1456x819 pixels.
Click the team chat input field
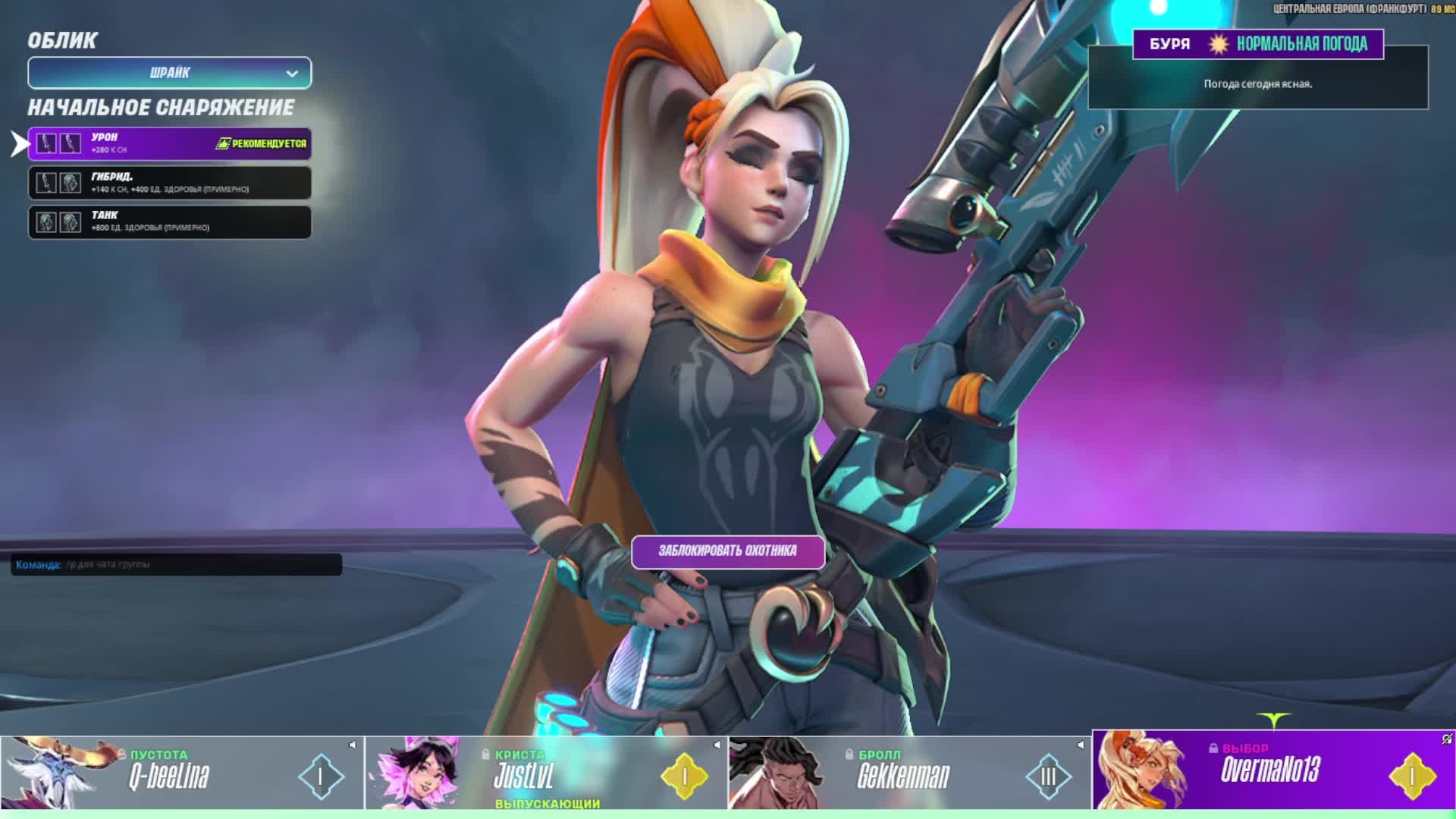[x=202, y=564]
